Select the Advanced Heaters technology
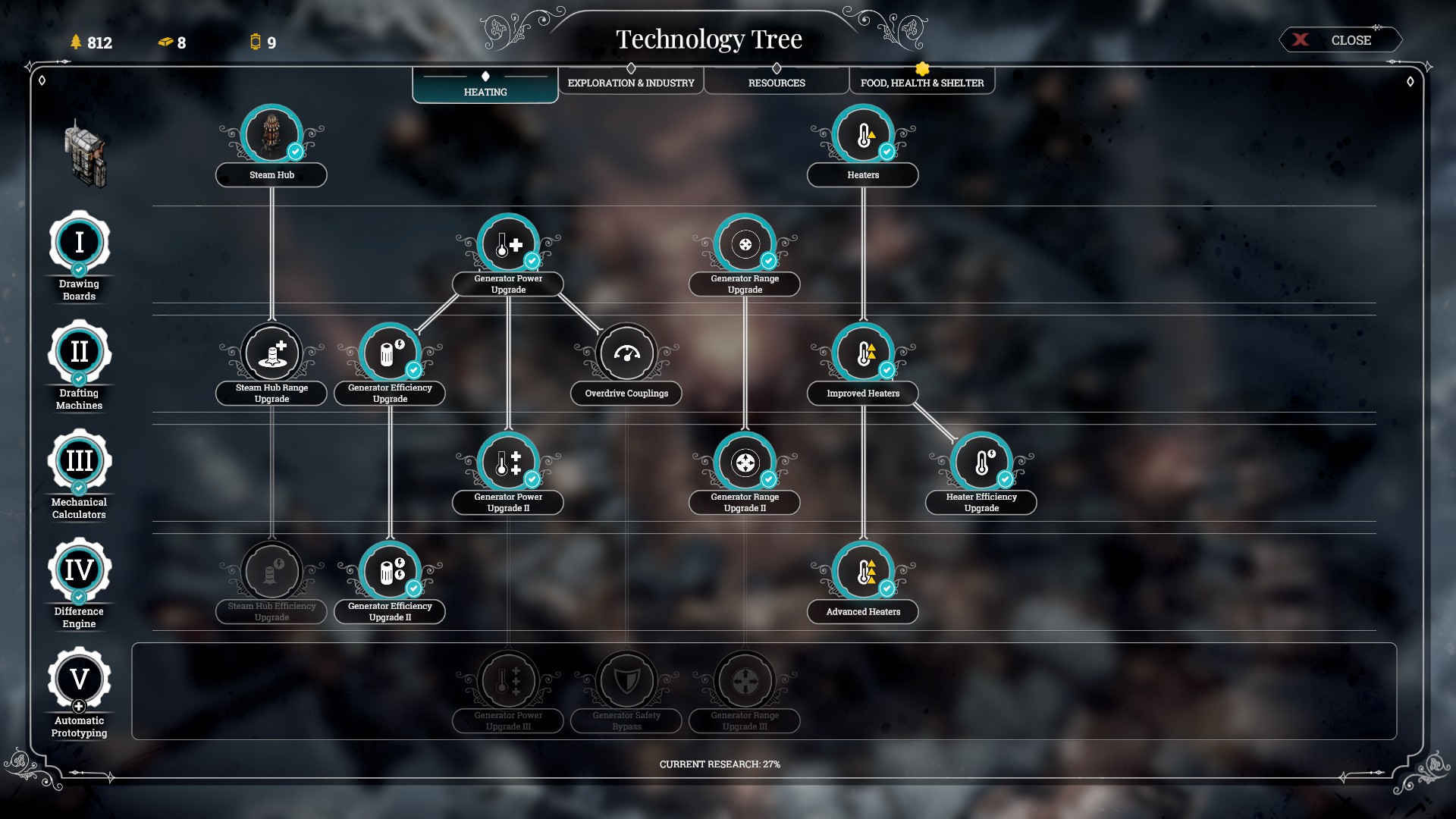The width and height of the screenshot is (1456, 819). (x=863, y=571)
